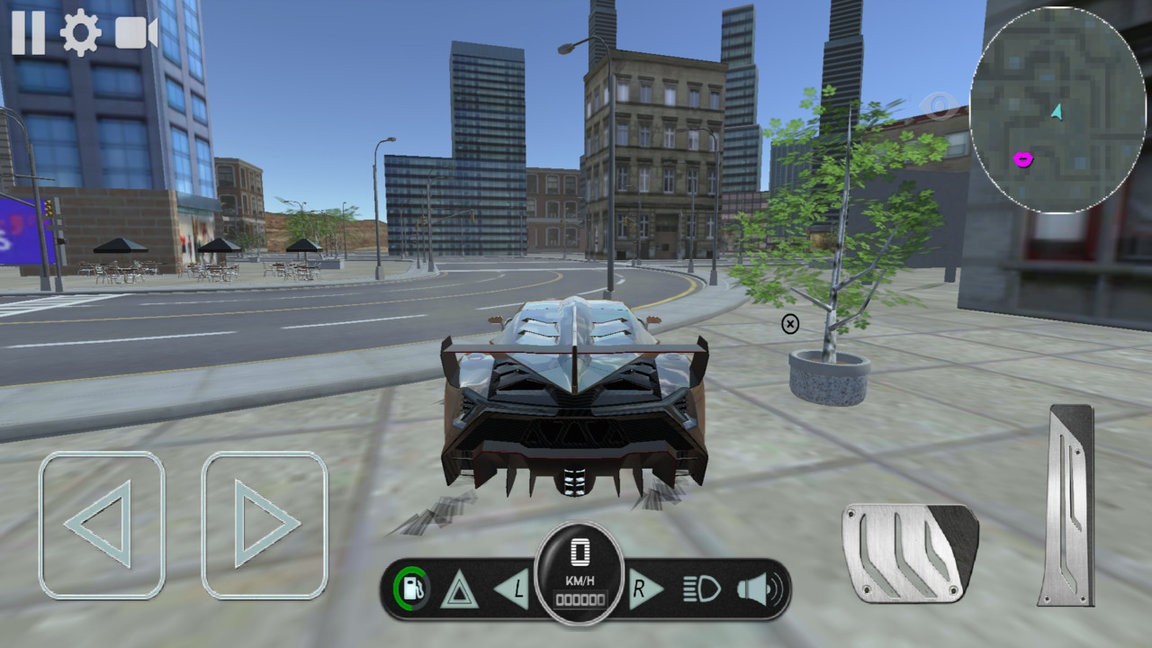Sound the horn
The image size is (1152, 648).
pos(759,589)
